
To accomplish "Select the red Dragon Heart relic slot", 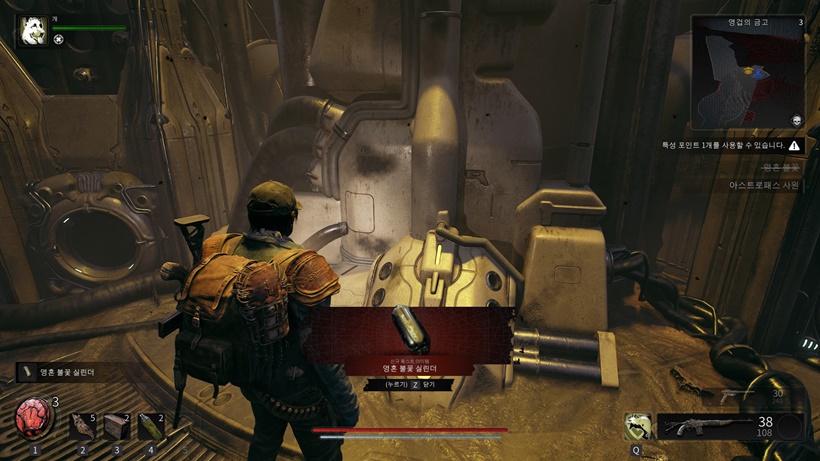I will pyautogui.click(x=35, y=420).
